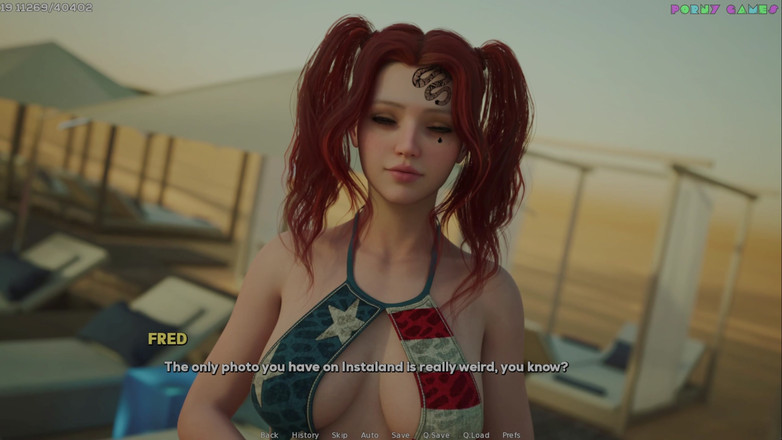Open the Prefs preferences menu
This screenshot has height=440, width=782.
(511, 435)
